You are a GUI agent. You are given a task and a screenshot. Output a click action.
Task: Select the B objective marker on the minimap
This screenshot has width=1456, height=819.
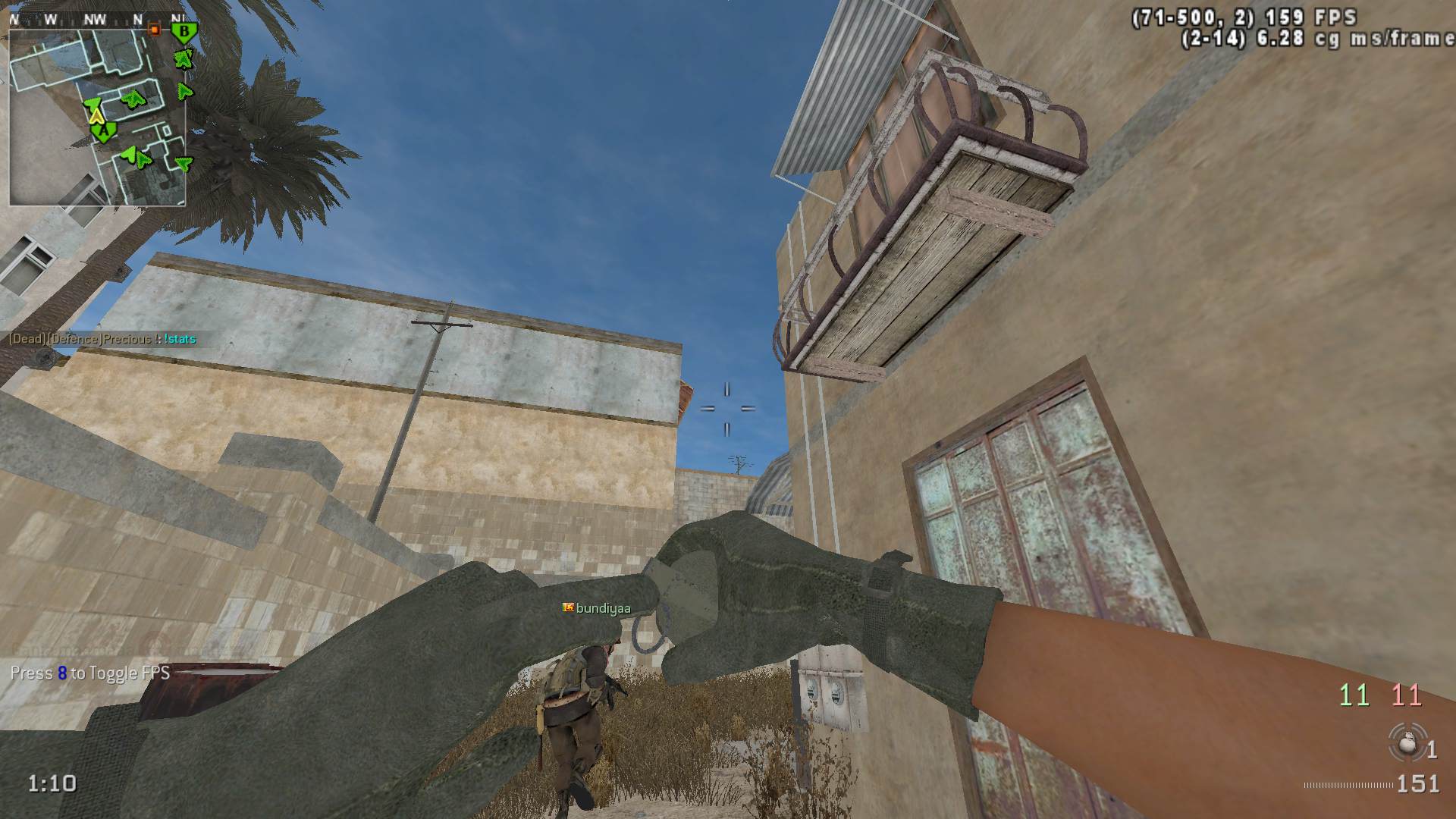(x=183, y=32)
